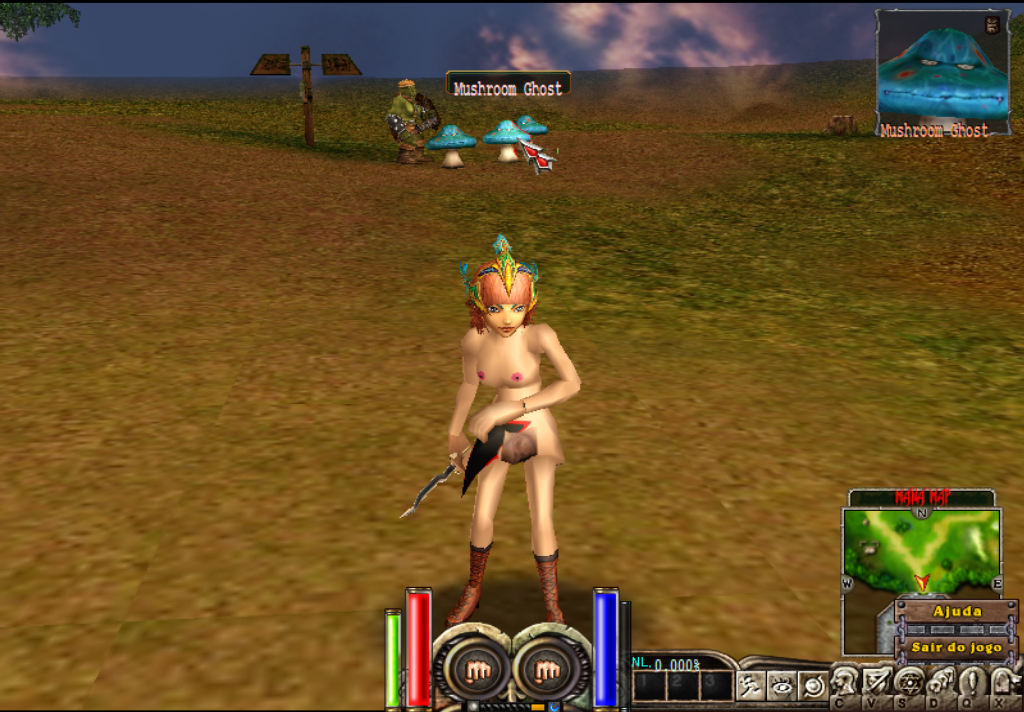This screenshot has width=1024, height=712.
Task: Click the small mask icon on target portrait
Action: [992, 26]
